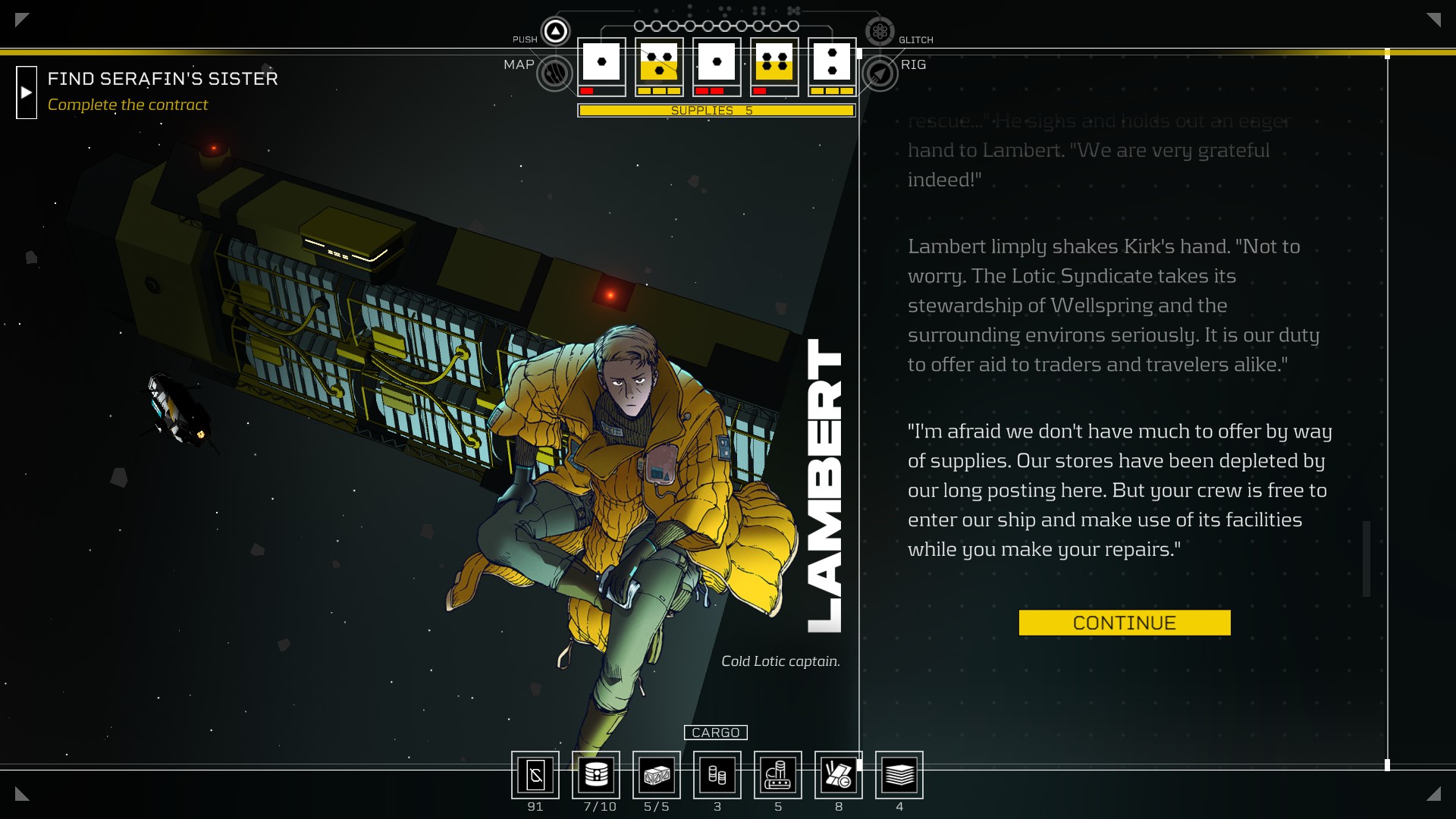Continue the dialogue with Lambert
Viewport: 1456px width, 819px height.
click(1124, 623)
